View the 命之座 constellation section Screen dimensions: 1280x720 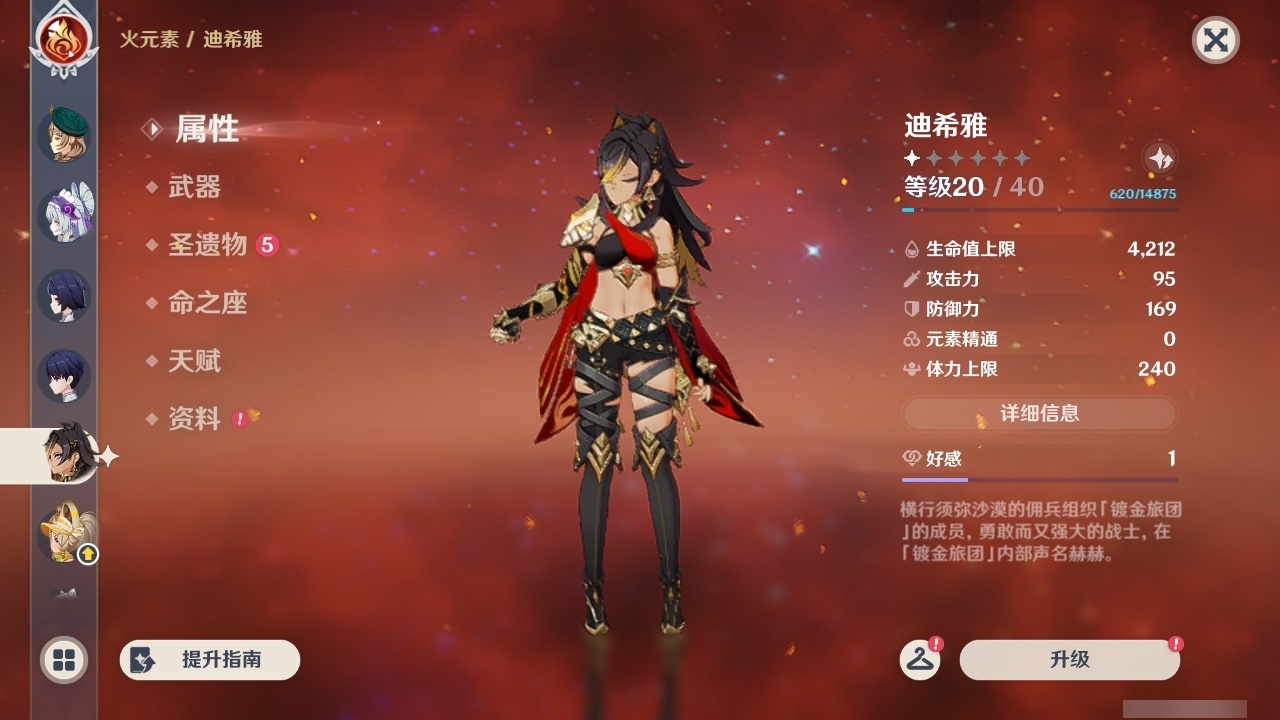tap(208, 304)
